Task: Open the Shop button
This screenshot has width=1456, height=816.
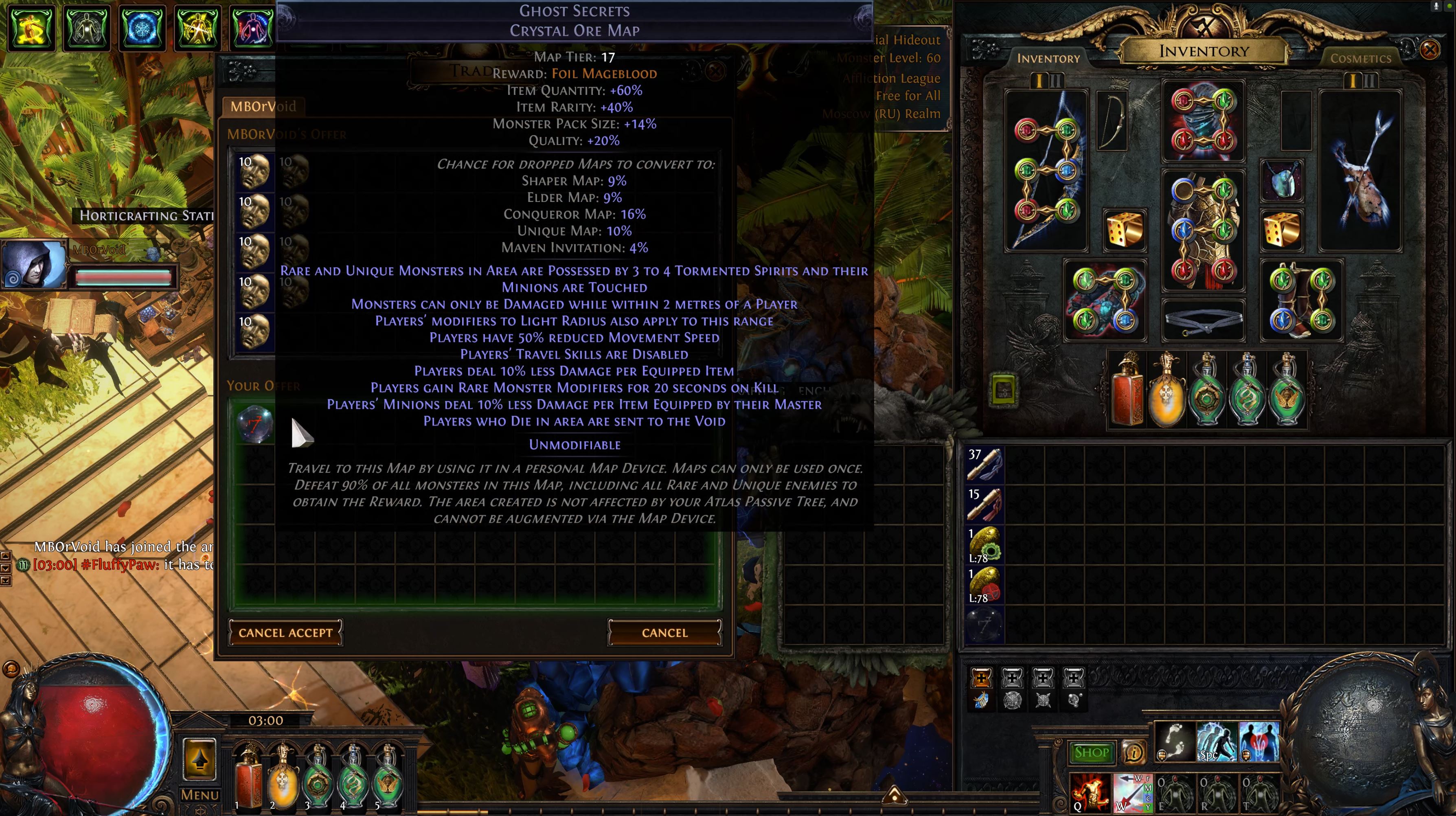Action: coord(1091,752)
